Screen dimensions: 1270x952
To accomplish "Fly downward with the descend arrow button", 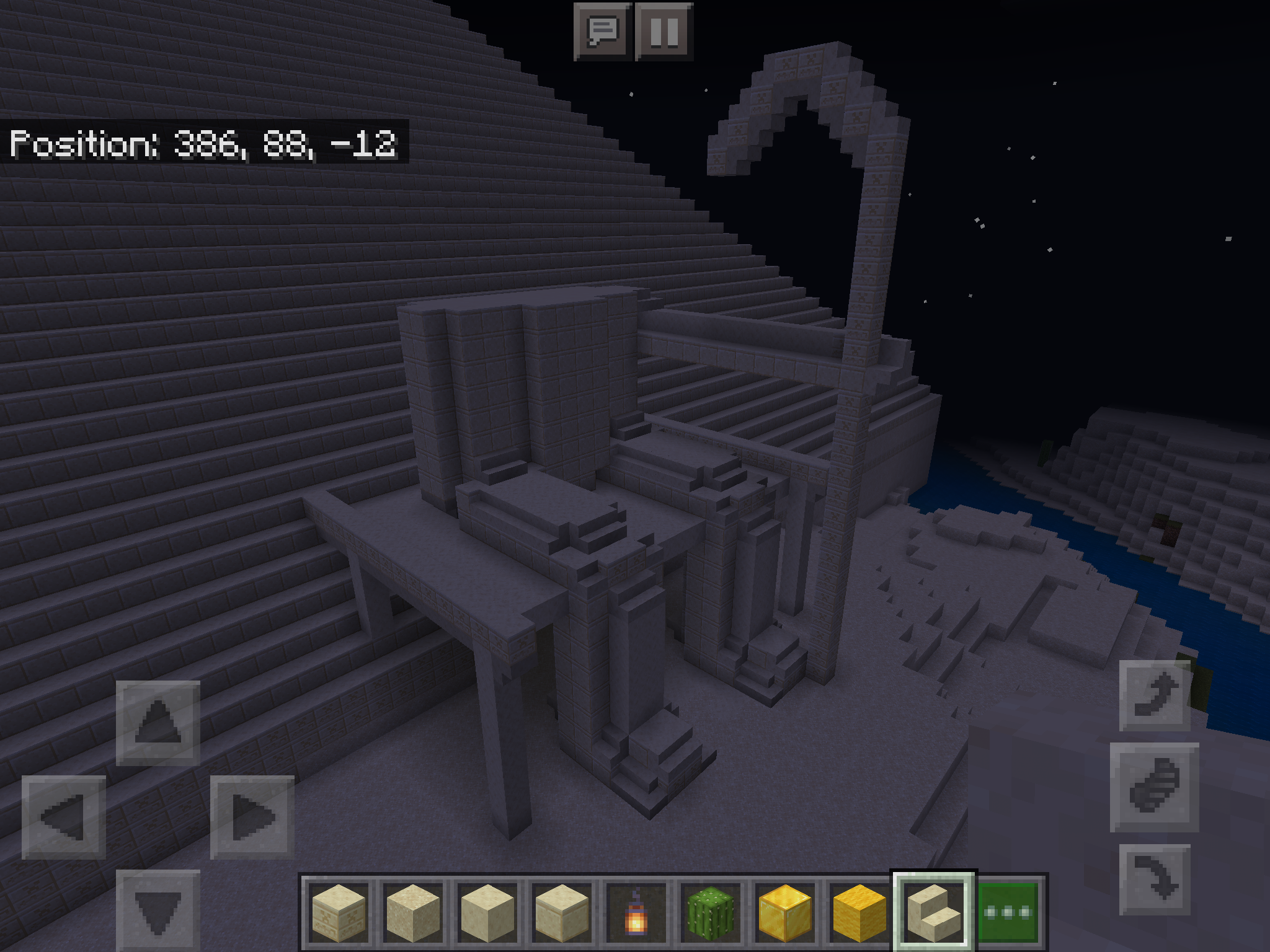I will click(1155, 879).
